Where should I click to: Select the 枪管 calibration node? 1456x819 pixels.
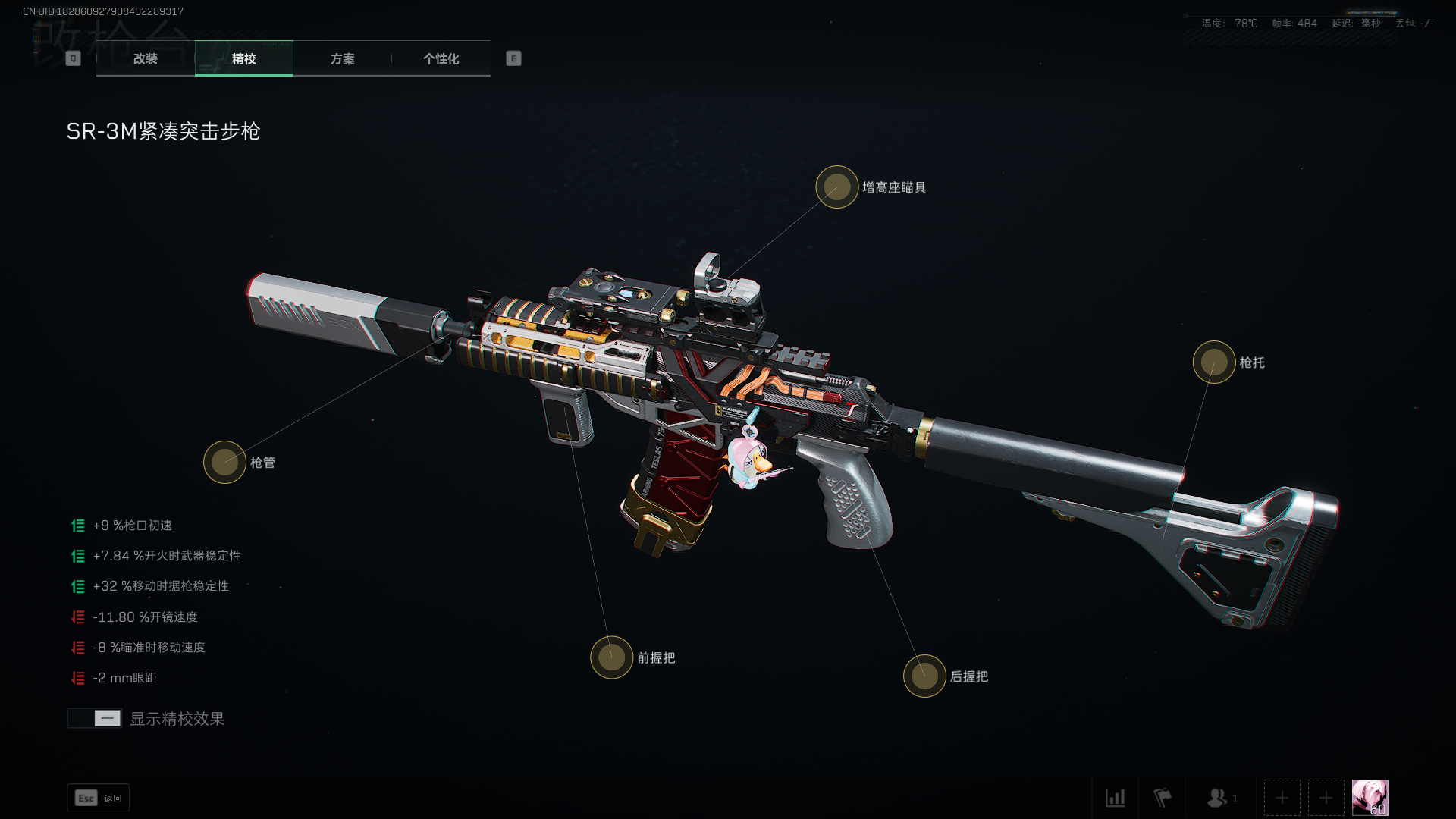tap(224, 462)
